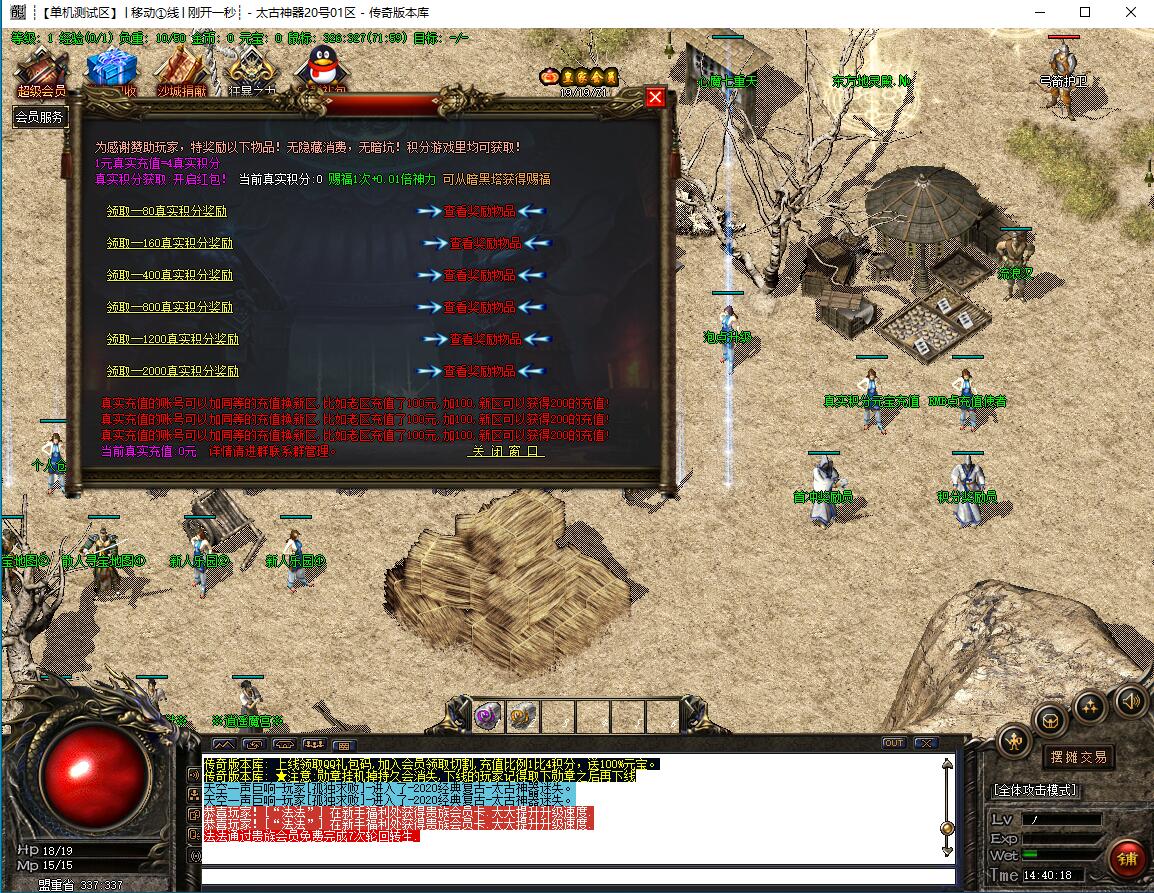Image resolution: width=1154 pixels, height=893 pixels.
Task: Toggle the 全体攻击模式 attack mode label
Action: coord(1035,790)
